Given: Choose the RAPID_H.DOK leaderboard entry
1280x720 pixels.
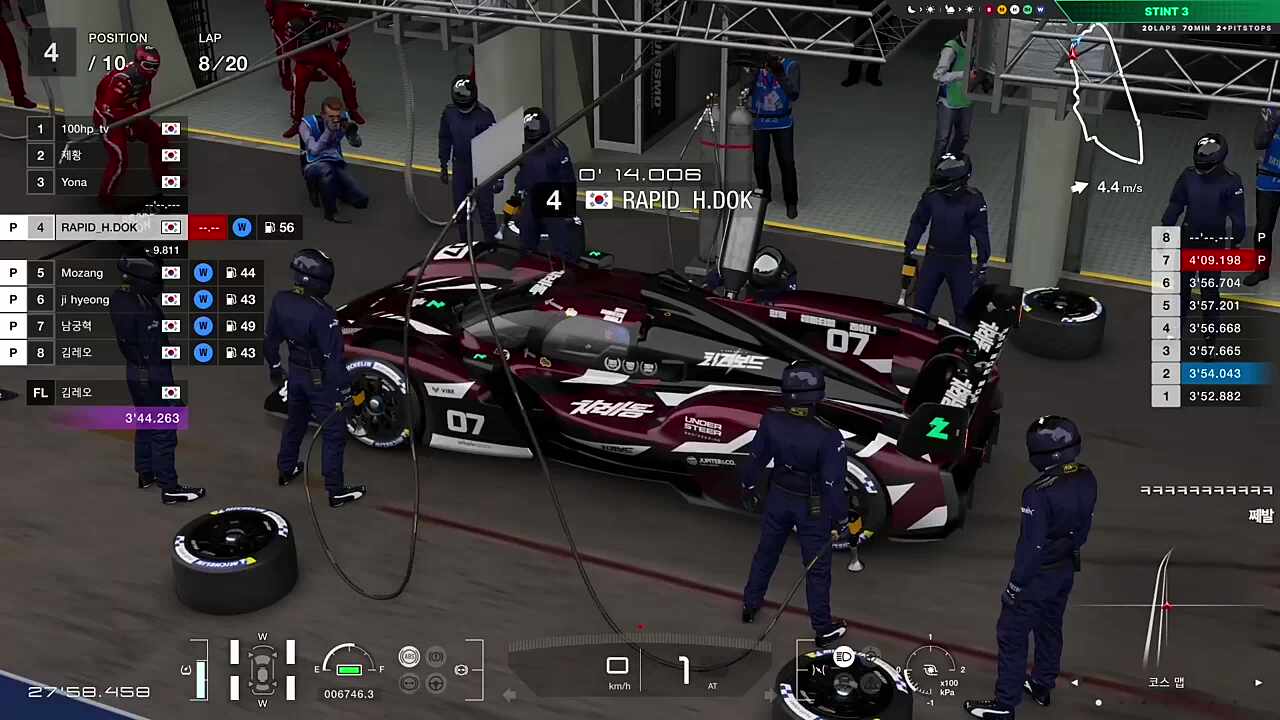Looking at the screenshot, I should (98, 227).
